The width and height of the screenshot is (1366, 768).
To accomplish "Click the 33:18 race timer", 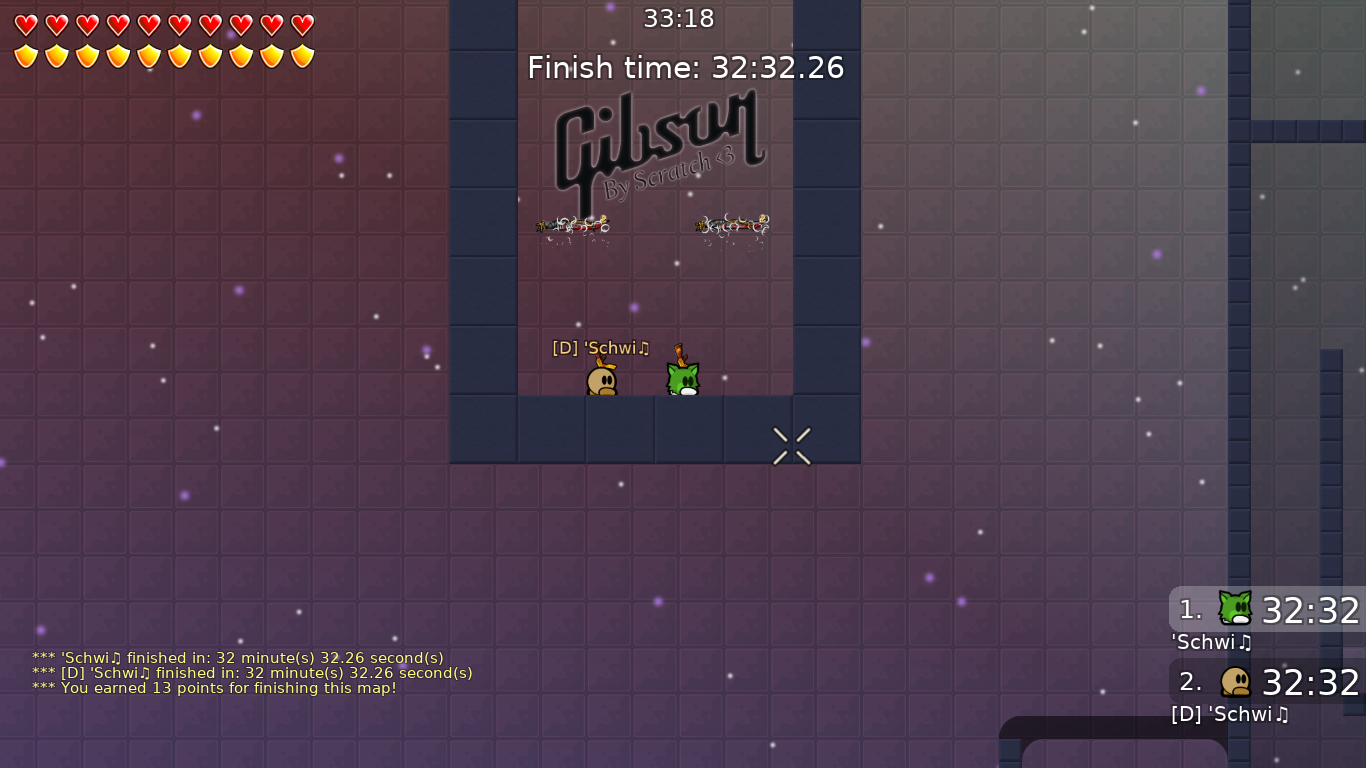I will coord(680,18).
